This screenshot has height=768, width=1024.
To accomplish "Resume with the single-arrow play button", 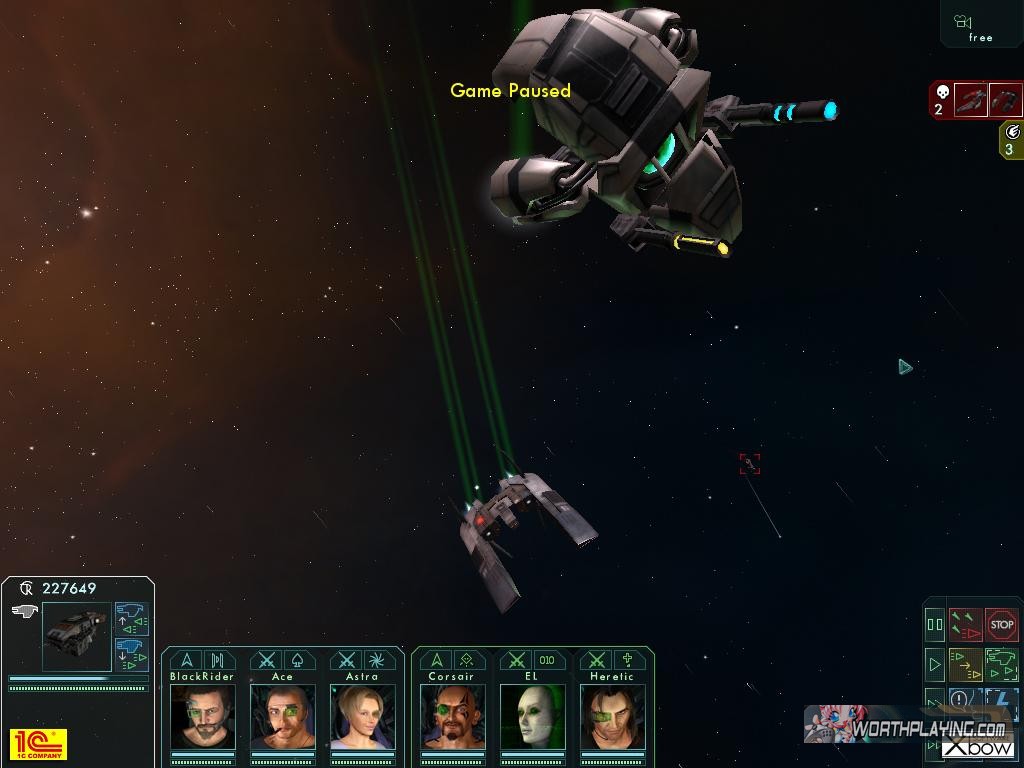I will [x=935, y=663].
